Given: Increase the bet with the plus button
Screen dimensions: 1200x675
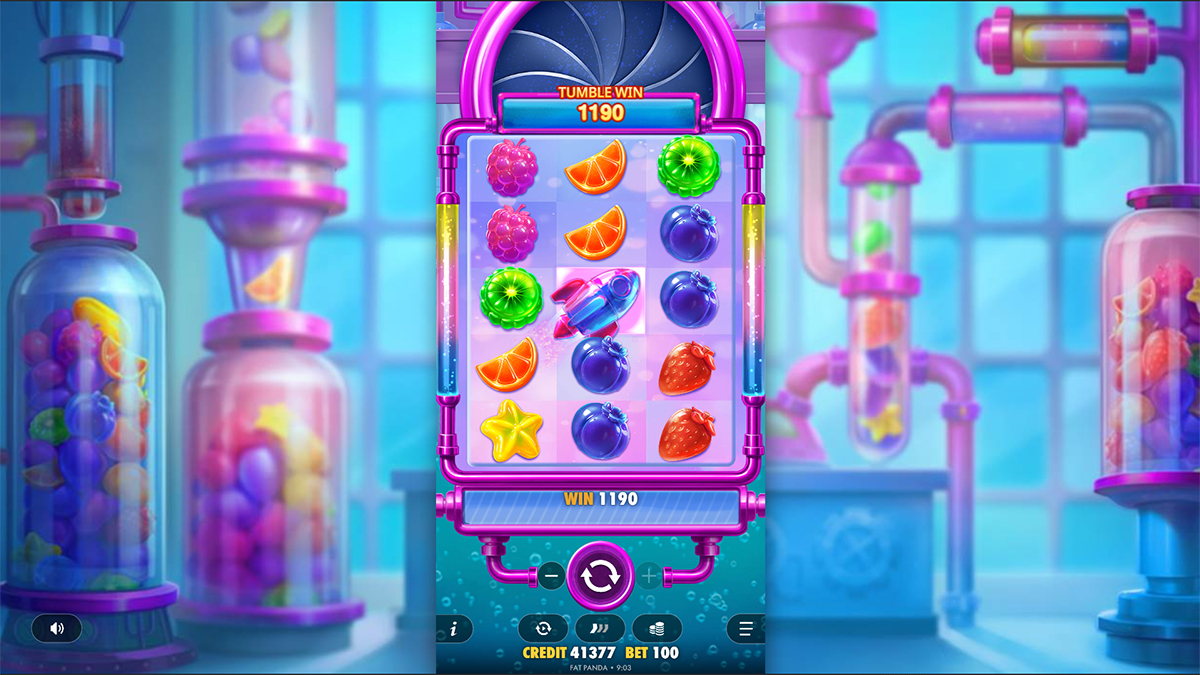Looking at the screenshot, I should point(649,576).
